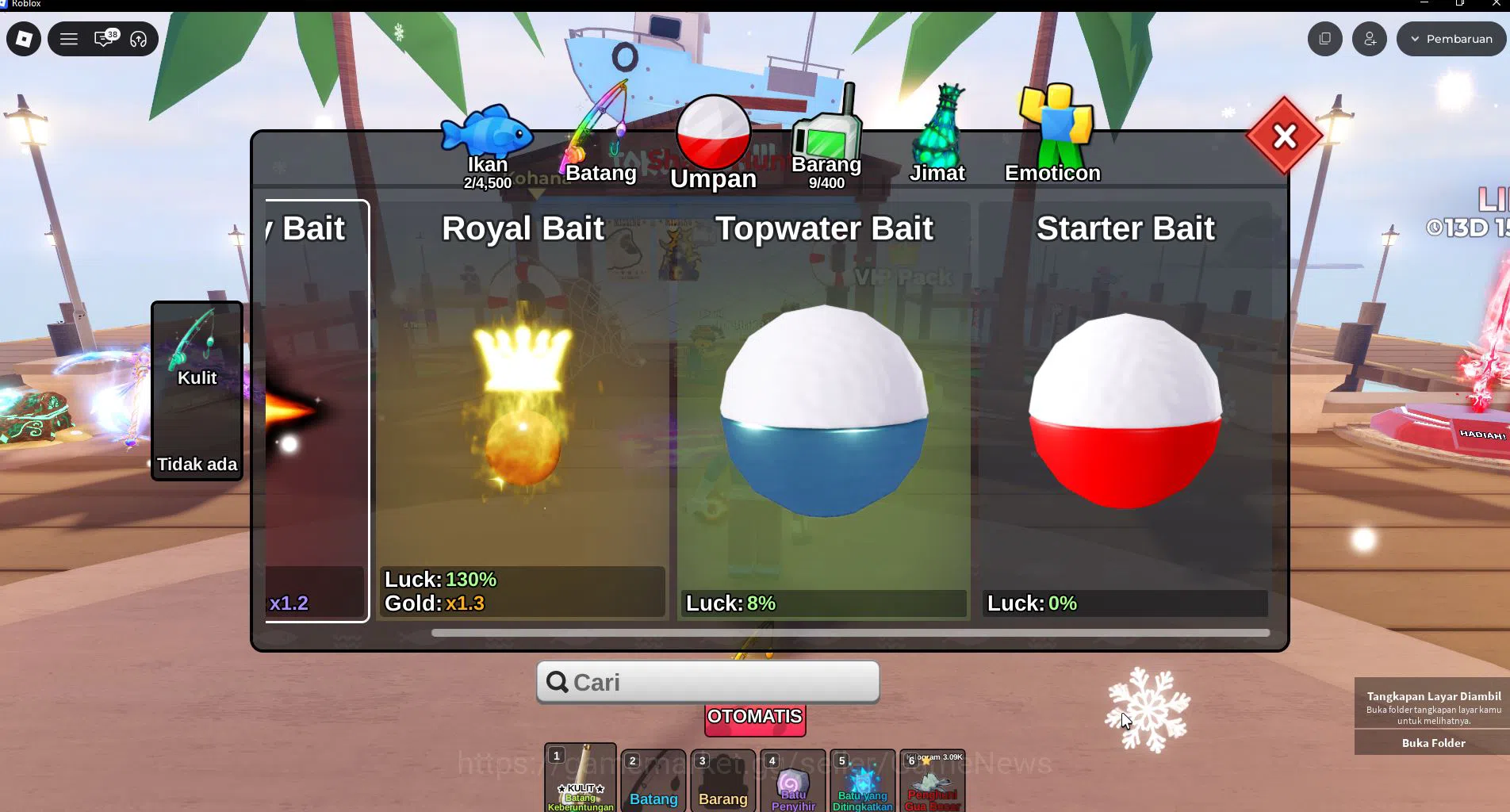1510x812 pixels.
Task: Toggle the Roblox self-view capture icon
Action: coord(1324,38)
